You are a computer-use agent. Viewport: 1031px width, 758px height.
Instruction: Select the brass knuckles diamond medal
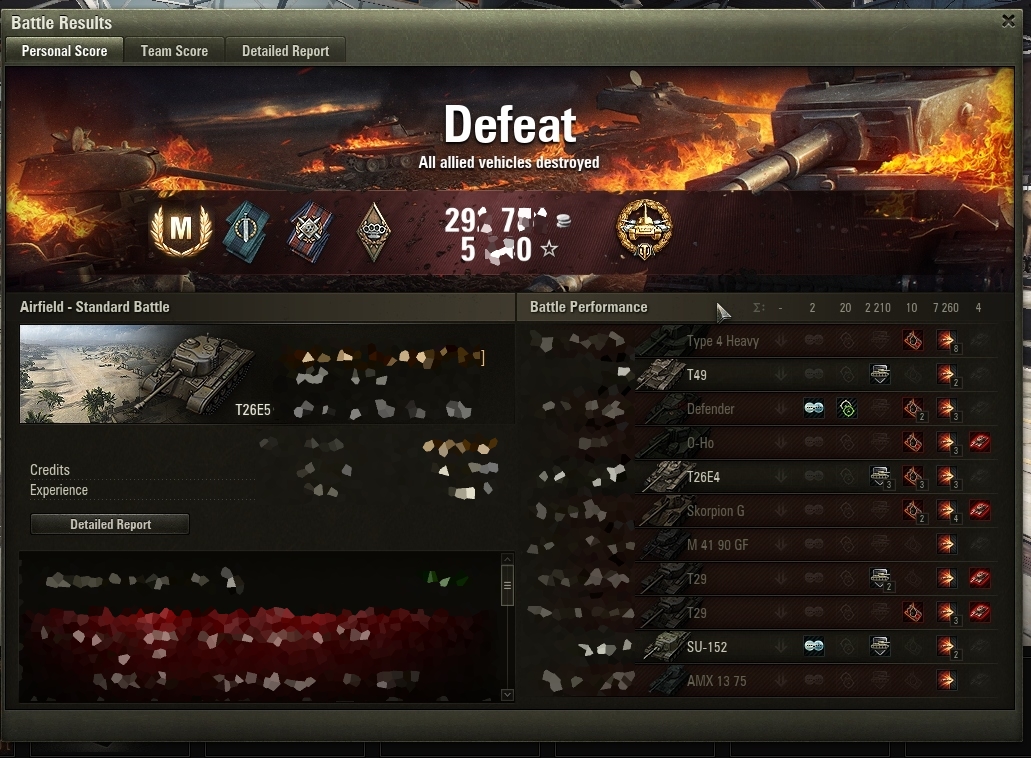[x=374, y=232]
